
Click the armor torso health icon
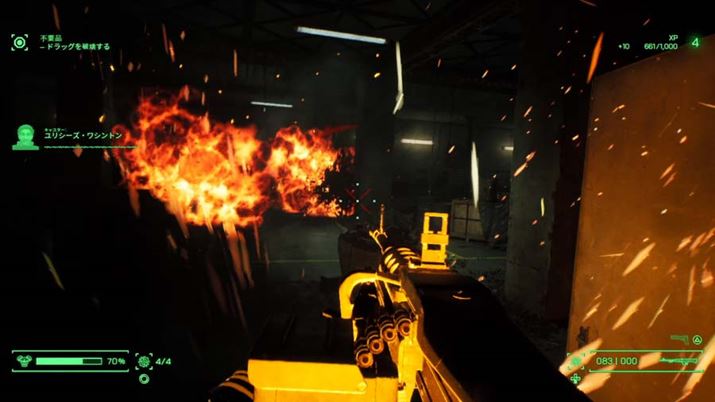24,359
